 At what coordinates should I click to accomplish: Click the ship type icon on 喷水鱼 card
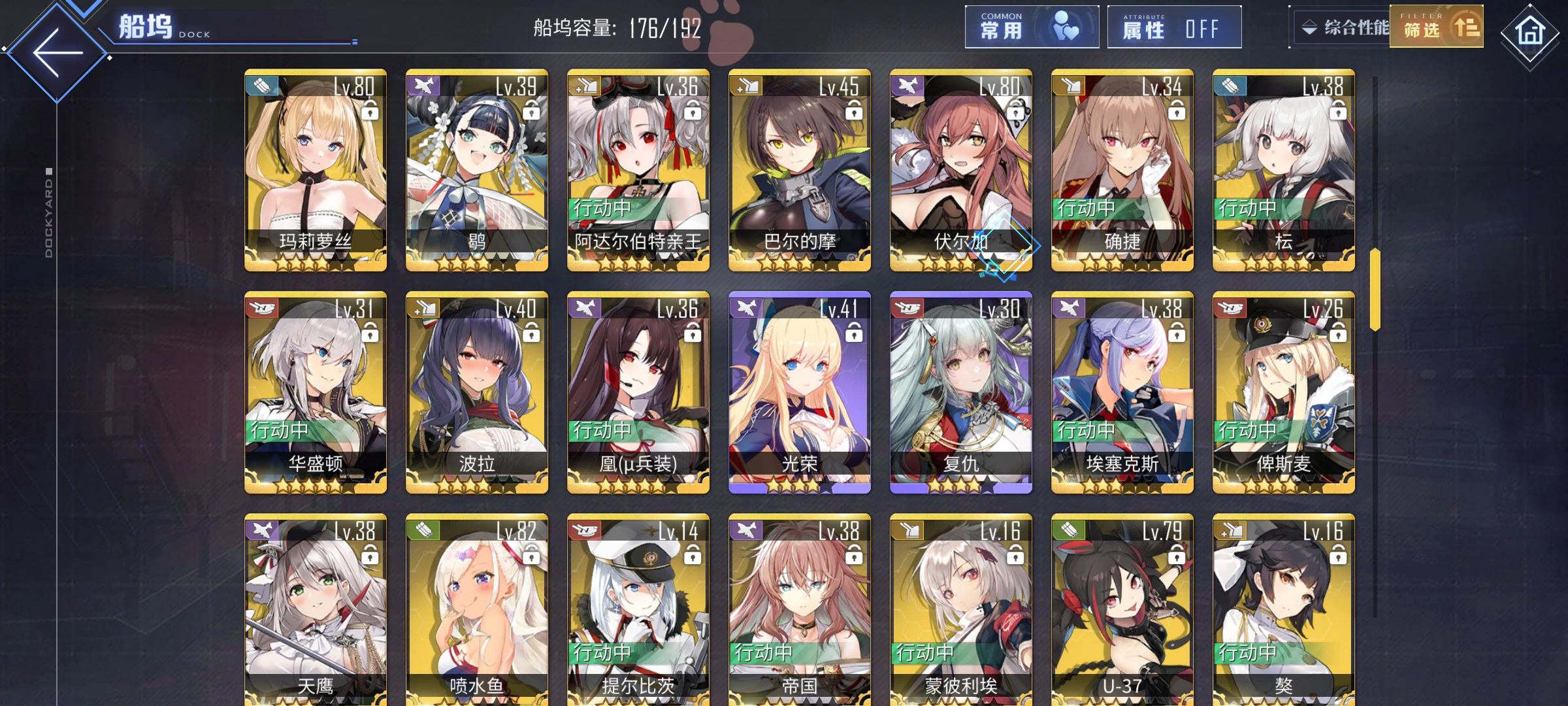423,531
